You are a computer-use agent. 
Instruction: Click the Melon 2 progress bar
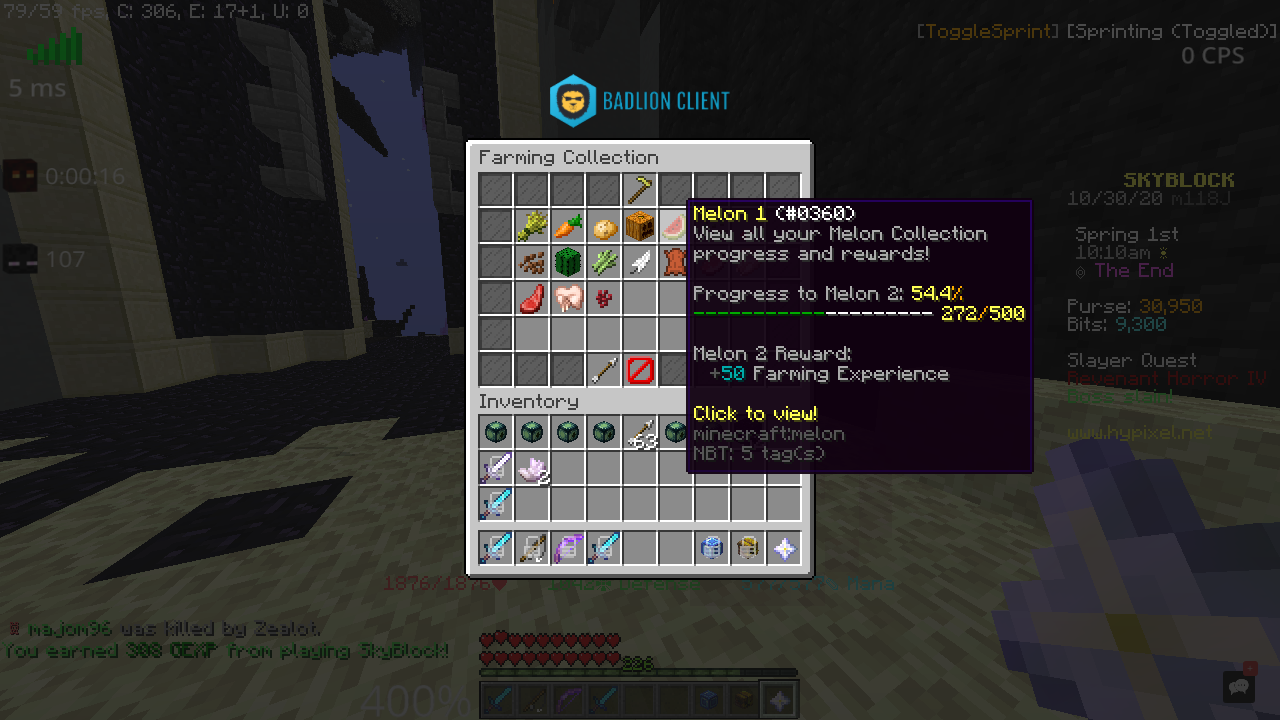810,312
